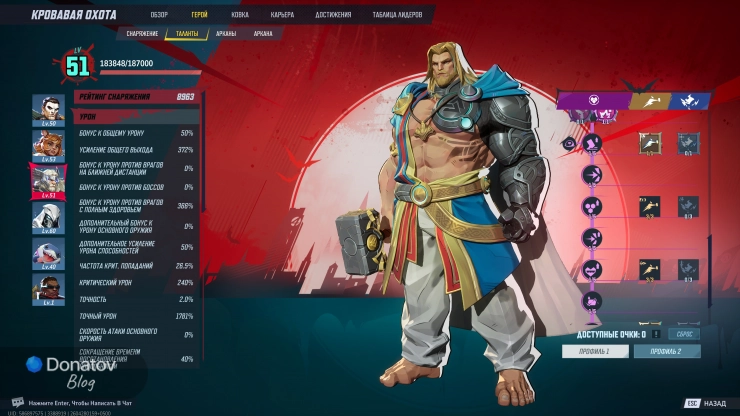This screenshot has width=740, height=416.
Task: Select the Герой tab
Action: click(x=200, y=15)
